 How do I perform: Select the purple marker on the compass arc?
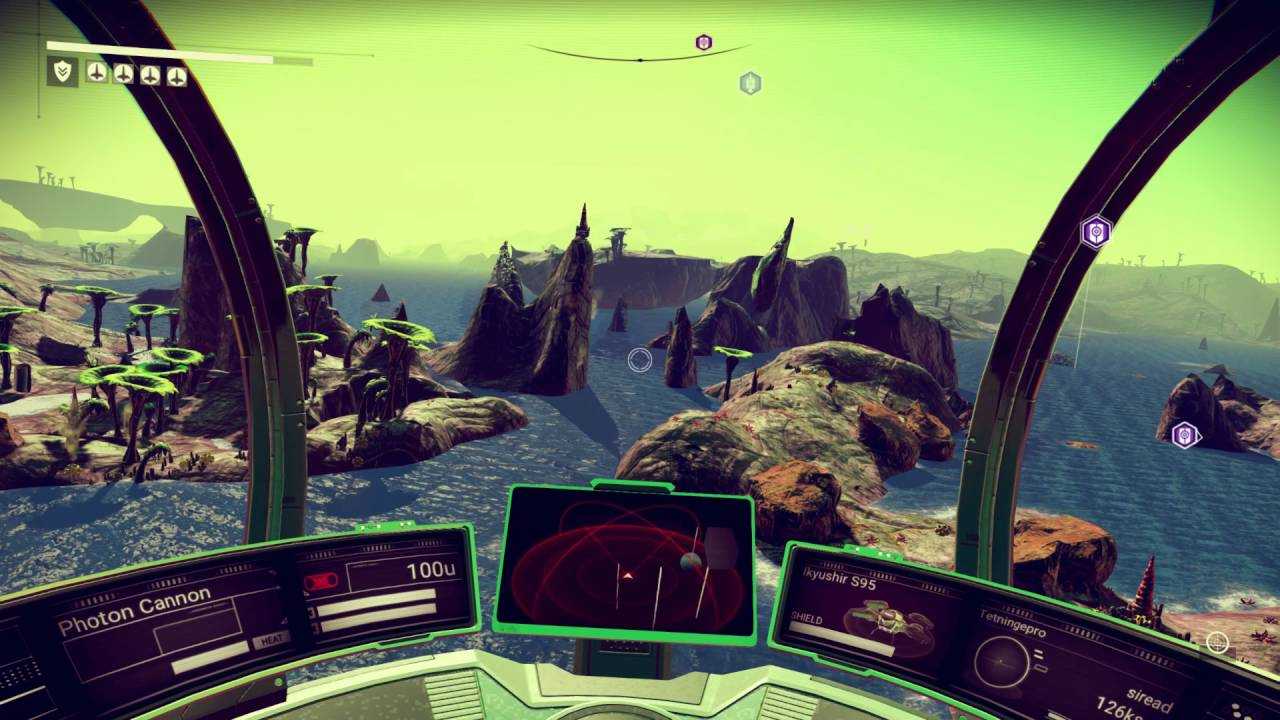click(704, 42)
